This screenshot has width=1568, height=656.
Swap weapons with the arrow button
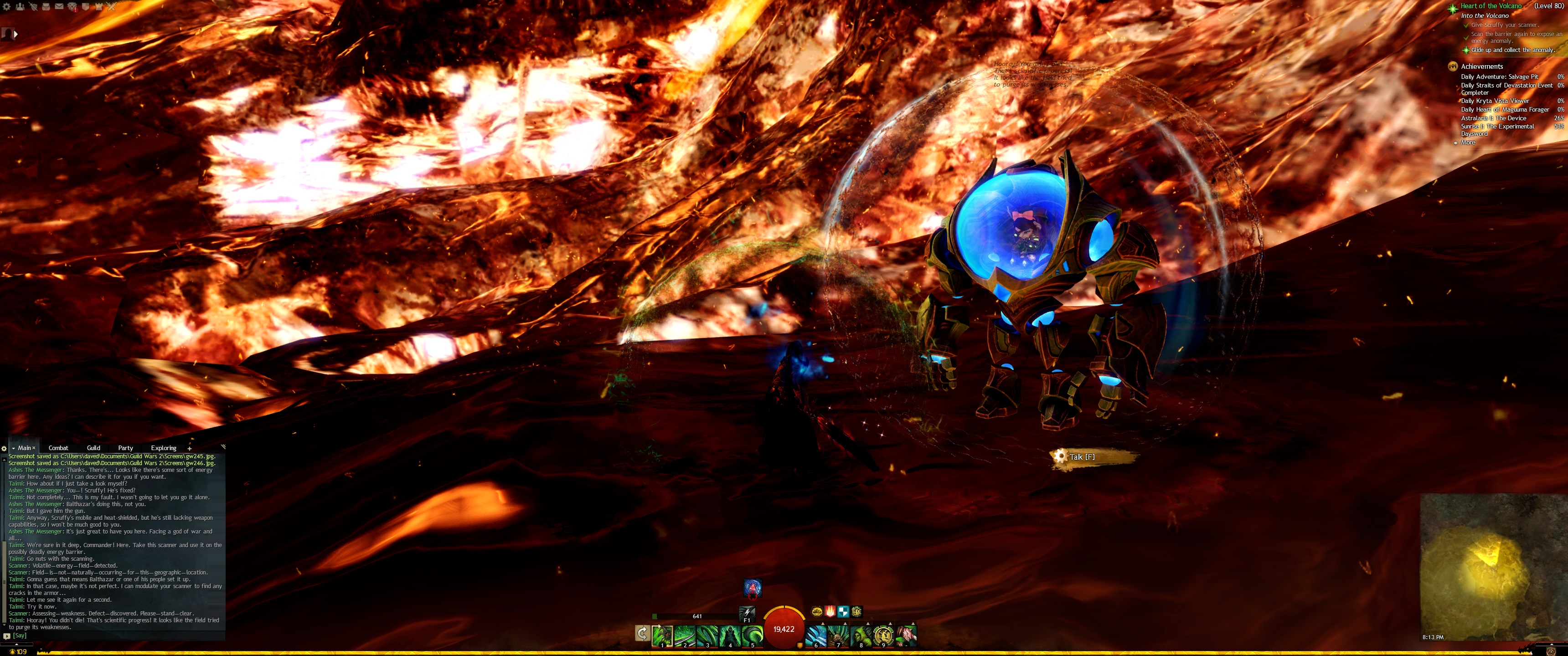coord(642,634)
